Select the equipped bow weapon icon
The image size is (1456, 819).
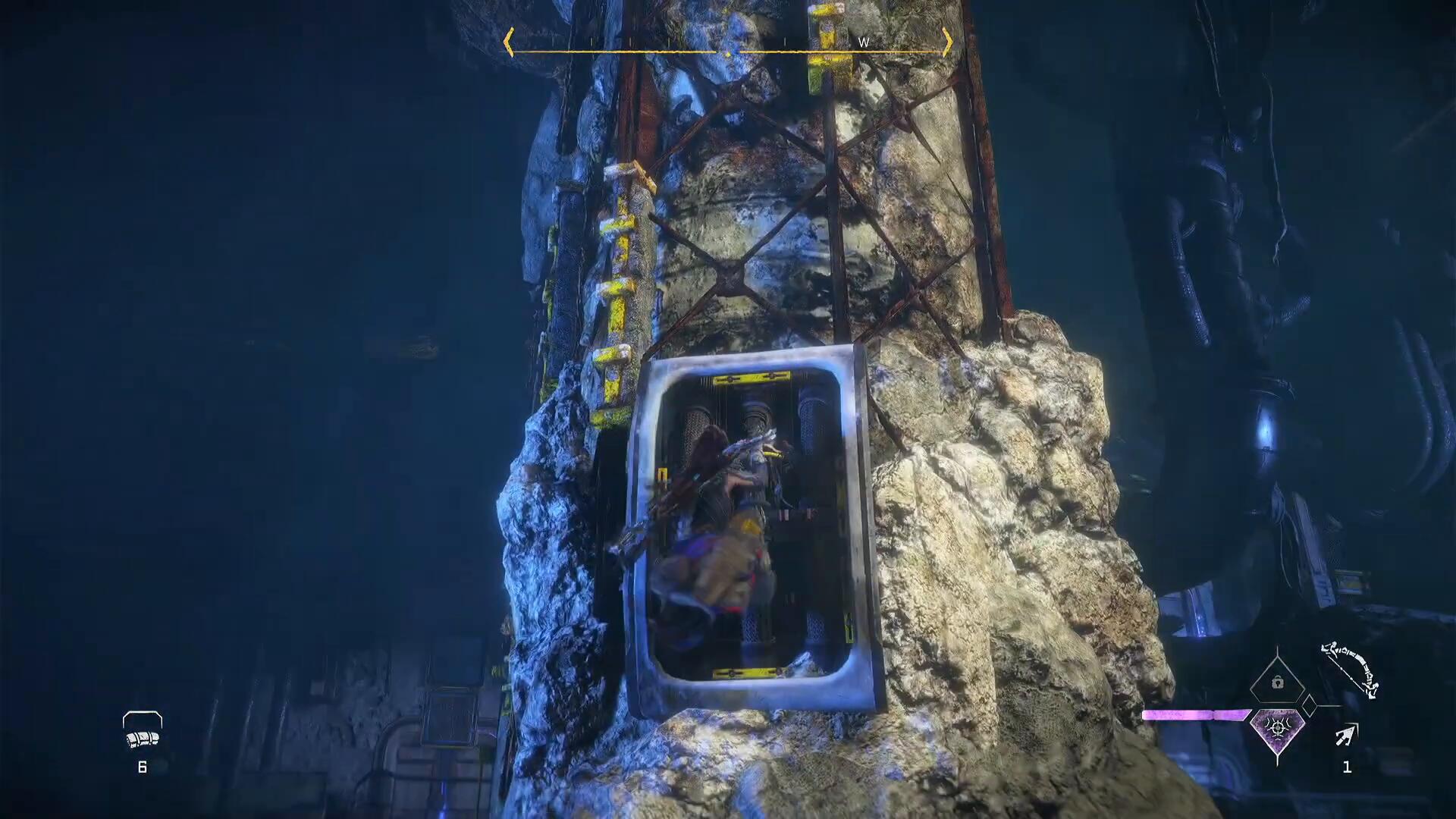tap(1350, 670)
